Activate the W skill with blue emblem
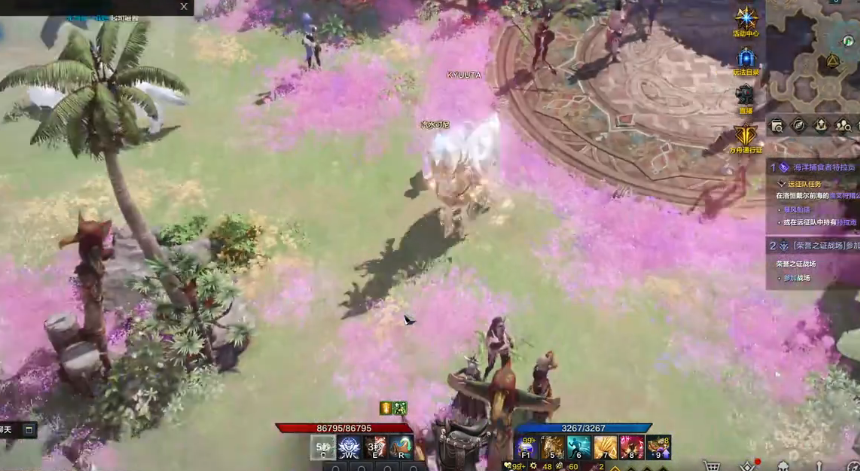The width and height of the screenshot is (860, 471). point(349,448)
